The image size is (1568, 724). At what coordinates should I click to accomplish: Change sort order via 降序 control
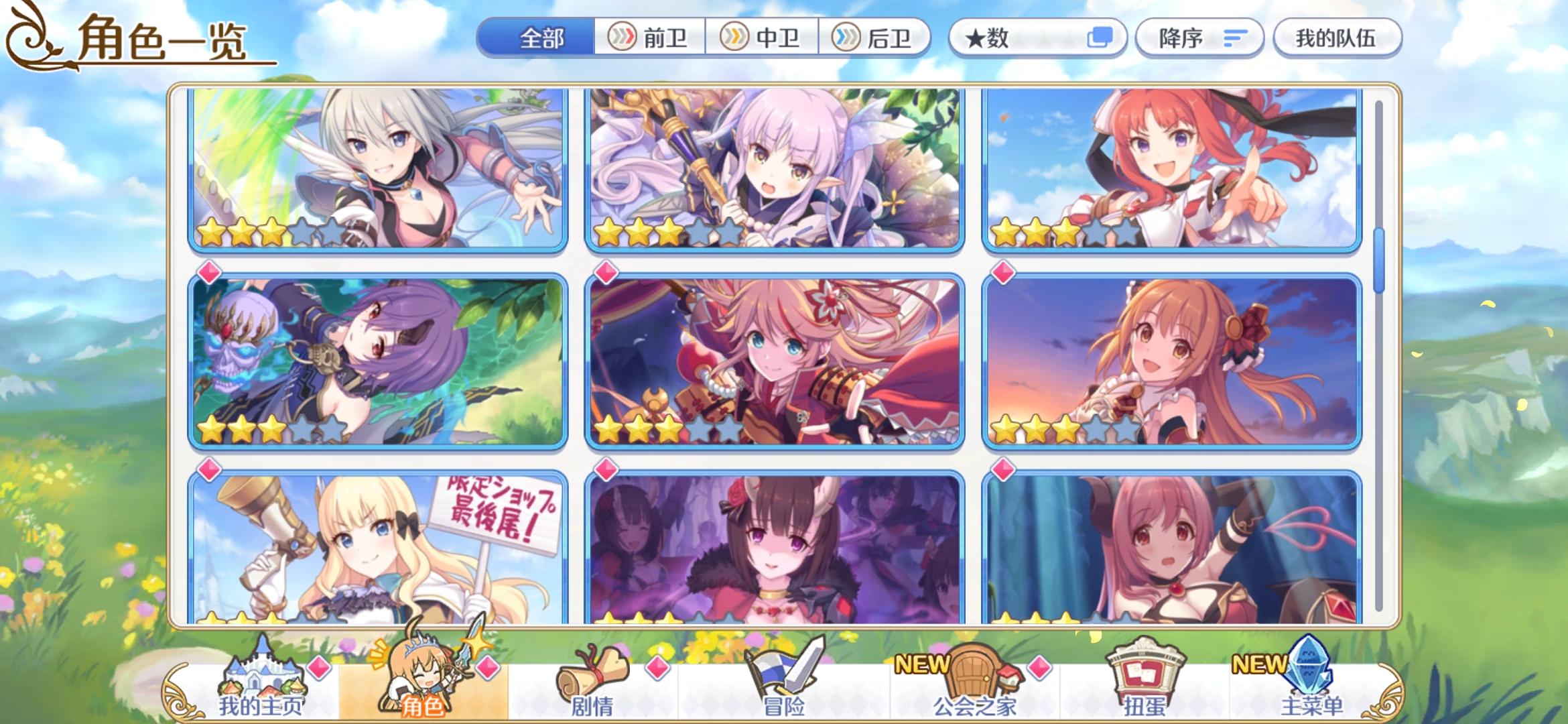coord(1199,38)
